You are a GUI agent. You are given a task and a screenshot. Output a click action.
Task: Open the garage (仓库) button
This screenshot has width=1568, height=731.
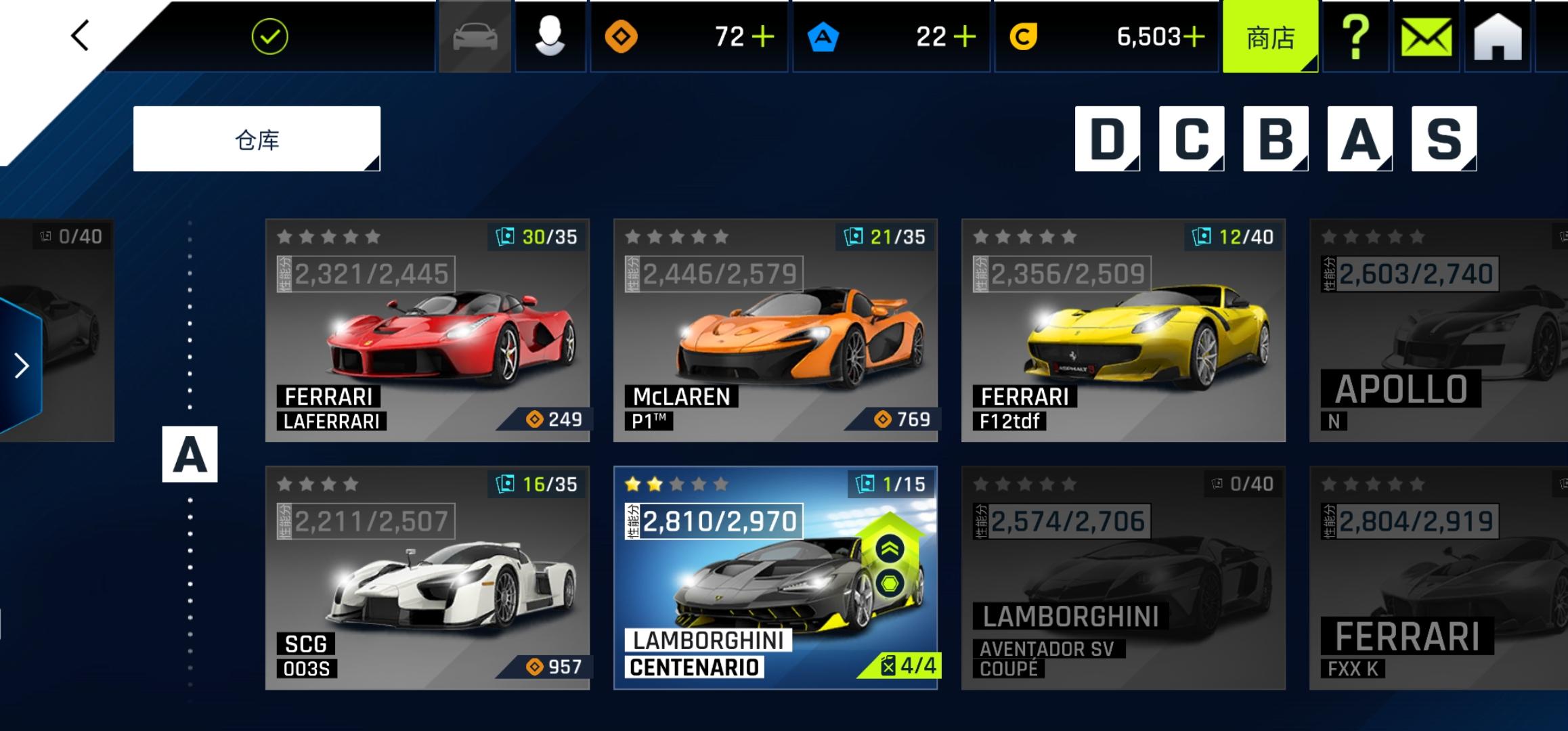point(257,139)
